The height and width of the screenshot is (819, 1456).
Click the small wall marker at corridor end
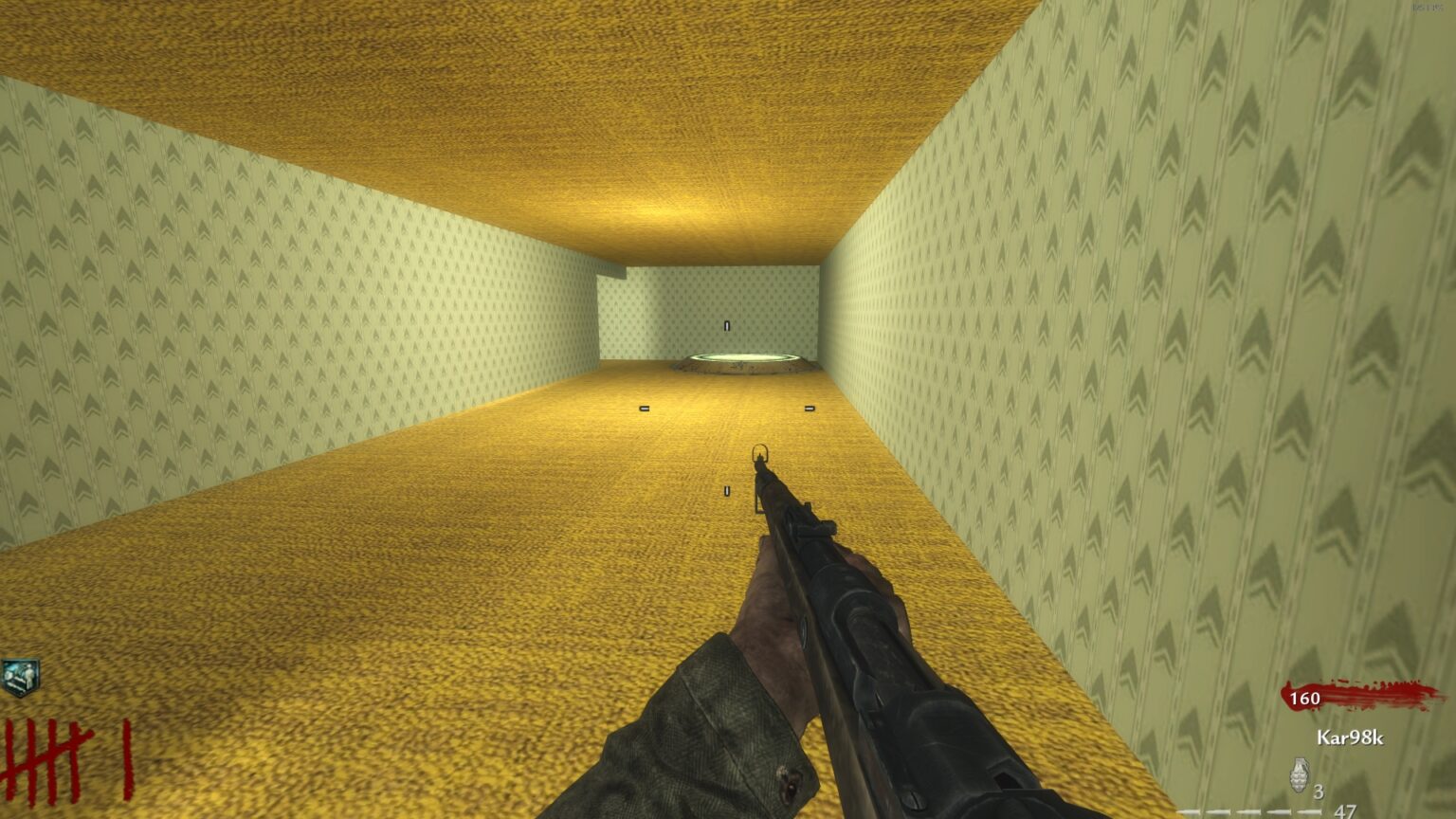(728, 325)
